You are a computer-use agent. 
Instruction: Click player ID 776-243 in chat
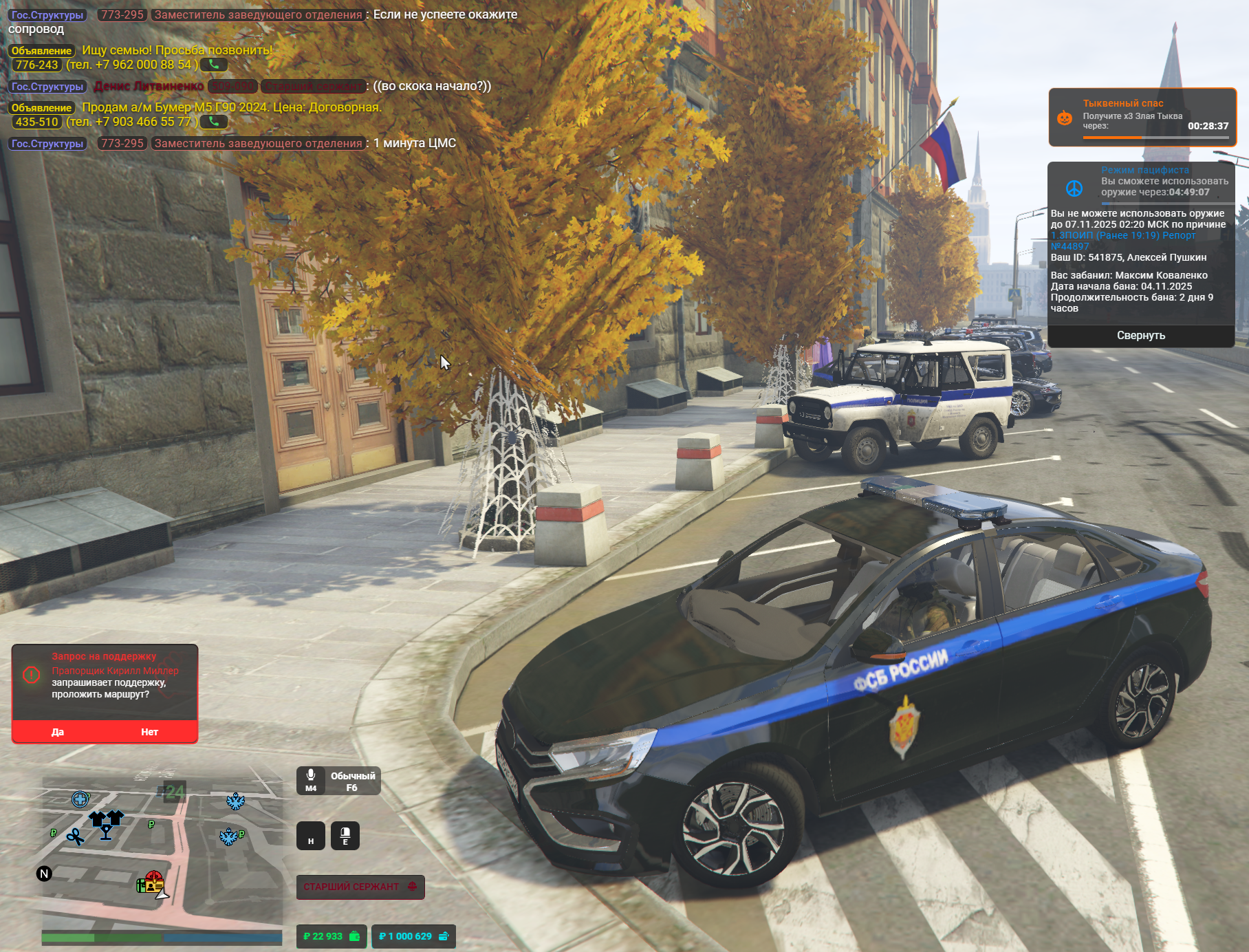[37, 65]
